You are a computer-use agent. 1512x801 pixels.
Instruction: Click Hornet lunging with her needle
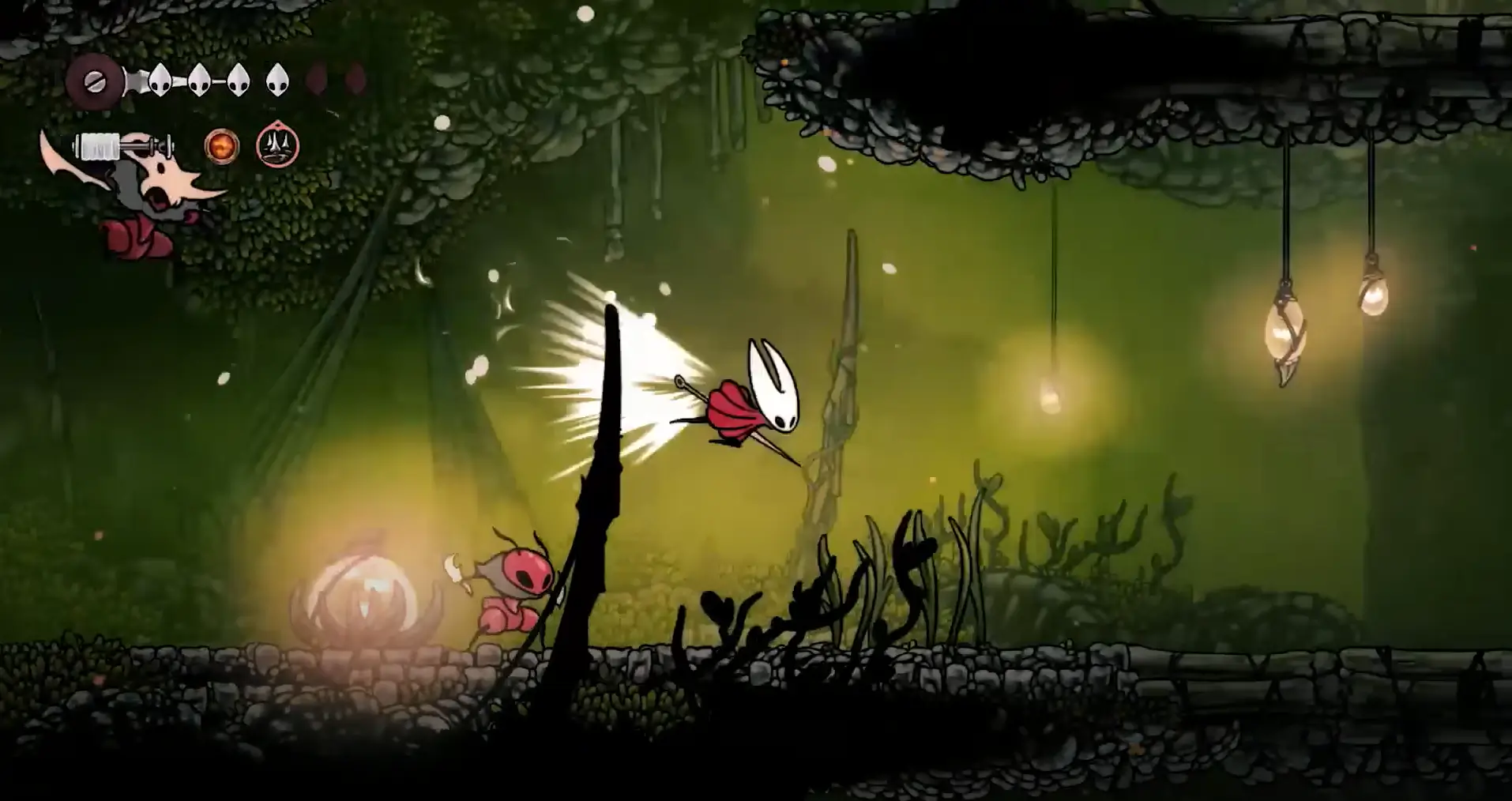click(750, 395)
